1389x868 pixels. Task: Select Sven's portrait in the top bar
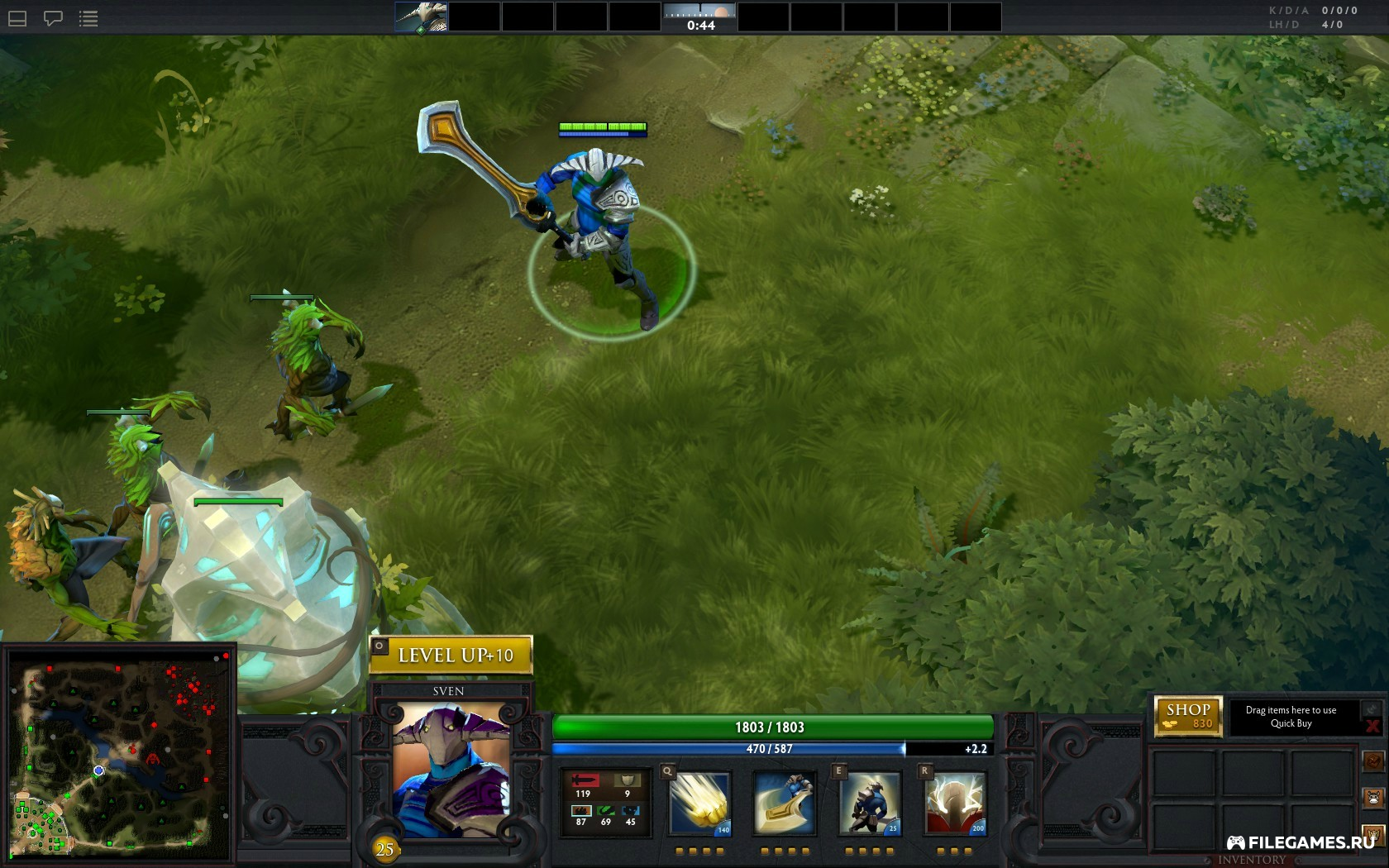click(421, 17)
